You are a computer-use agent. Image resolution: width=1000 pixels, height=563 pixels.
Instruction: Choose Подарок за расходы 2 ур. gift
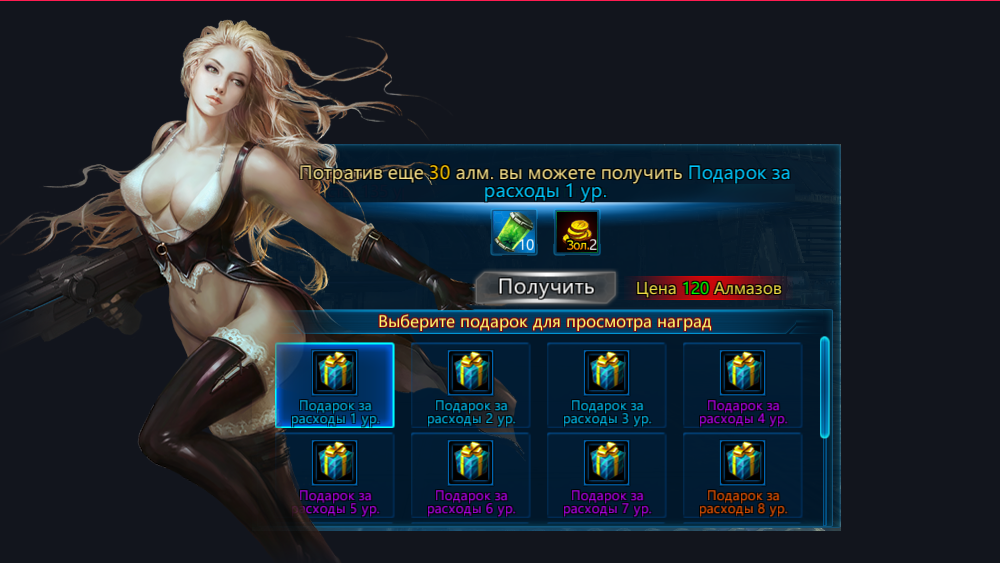point(470,385)
